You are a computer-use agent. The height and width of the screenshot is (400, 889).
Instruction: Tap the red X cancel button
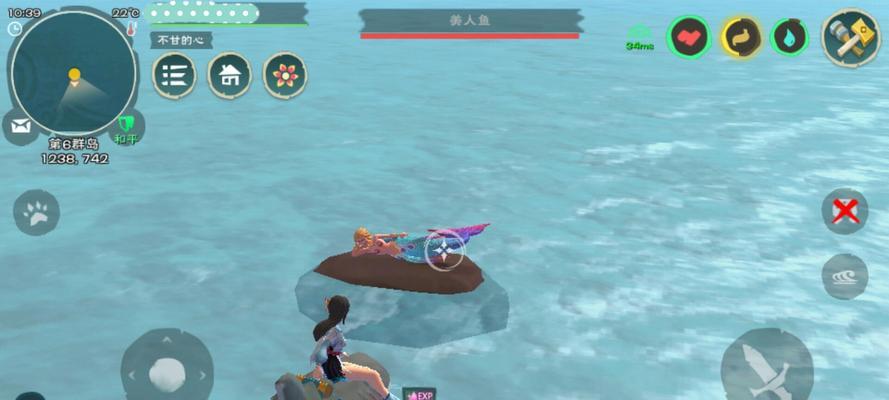click(x=844, y=211)
